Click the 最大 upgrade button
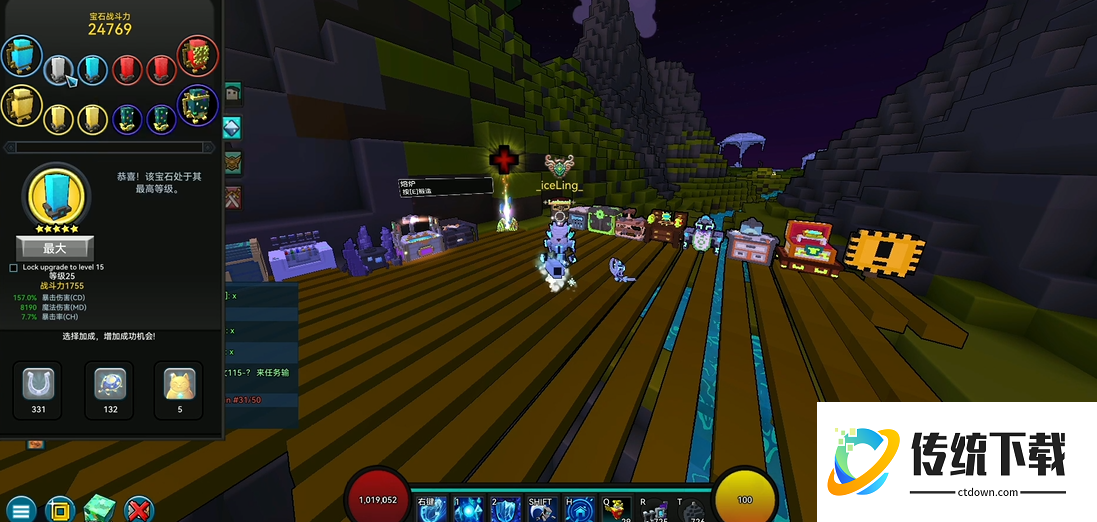 click(x=55, y=248)
